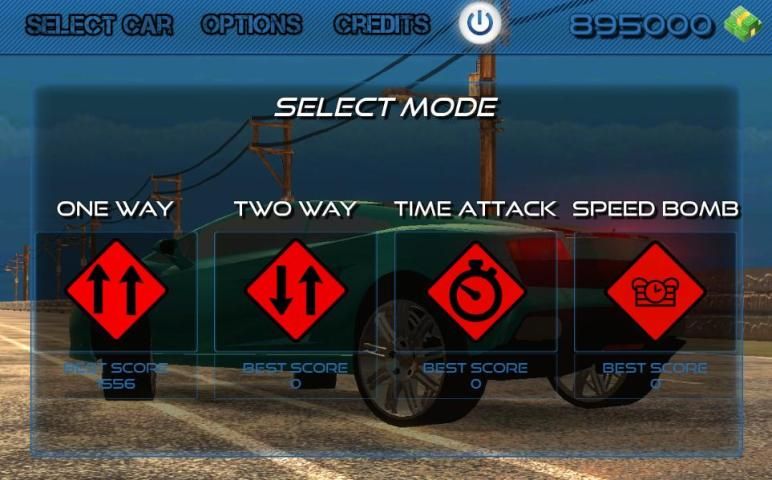This screenshot has width=772, height=480.
Task: Click the power quit button
Action: pos(481,25)
